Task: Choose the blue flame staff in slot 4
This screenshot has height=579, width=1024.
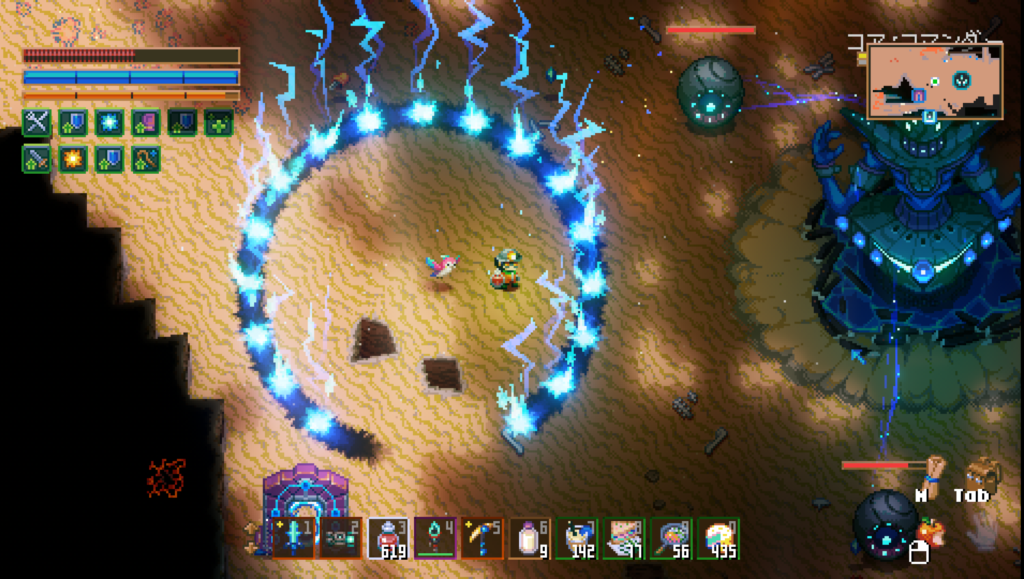Action: click(436, 538)
